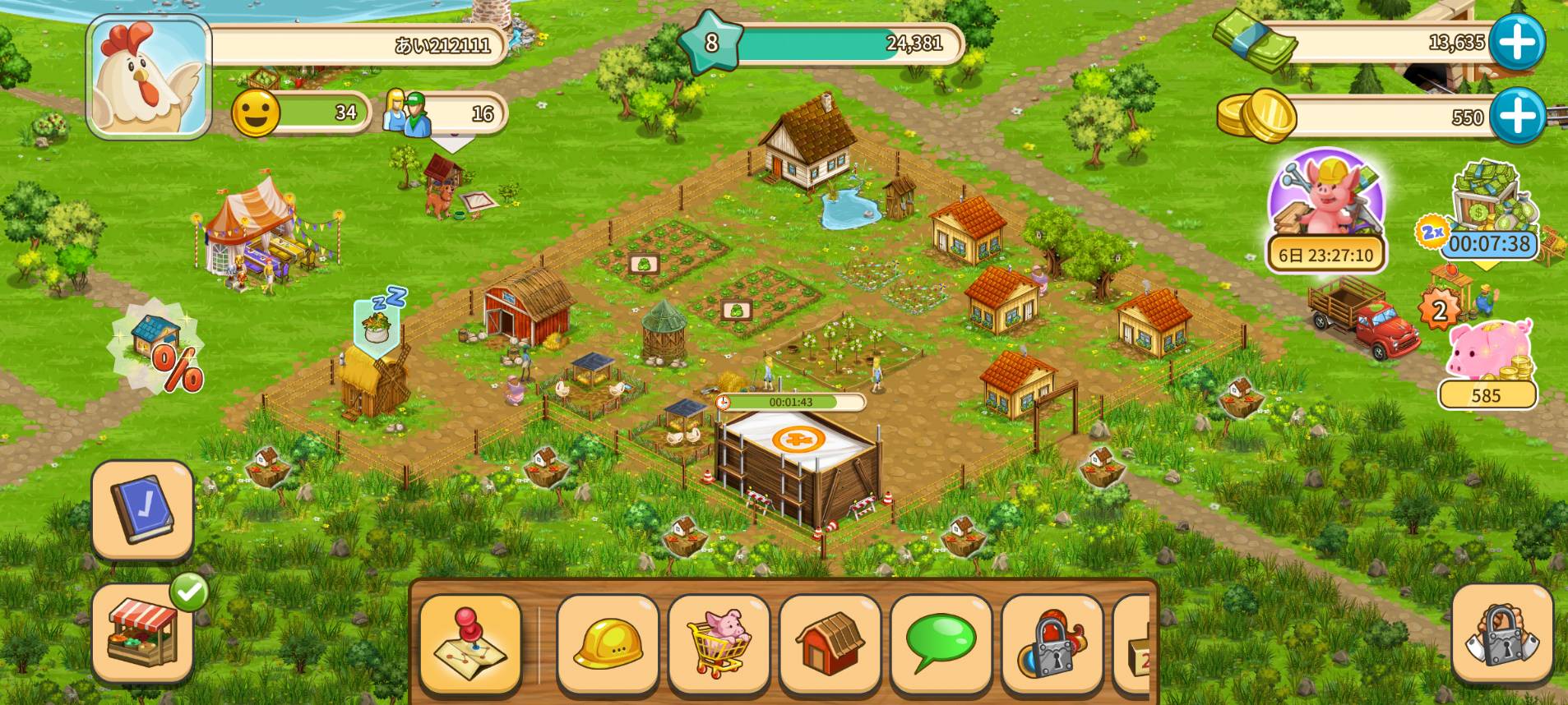Open the pig shopping cart shop
The image size is (1568, 705).
[719, 643]
